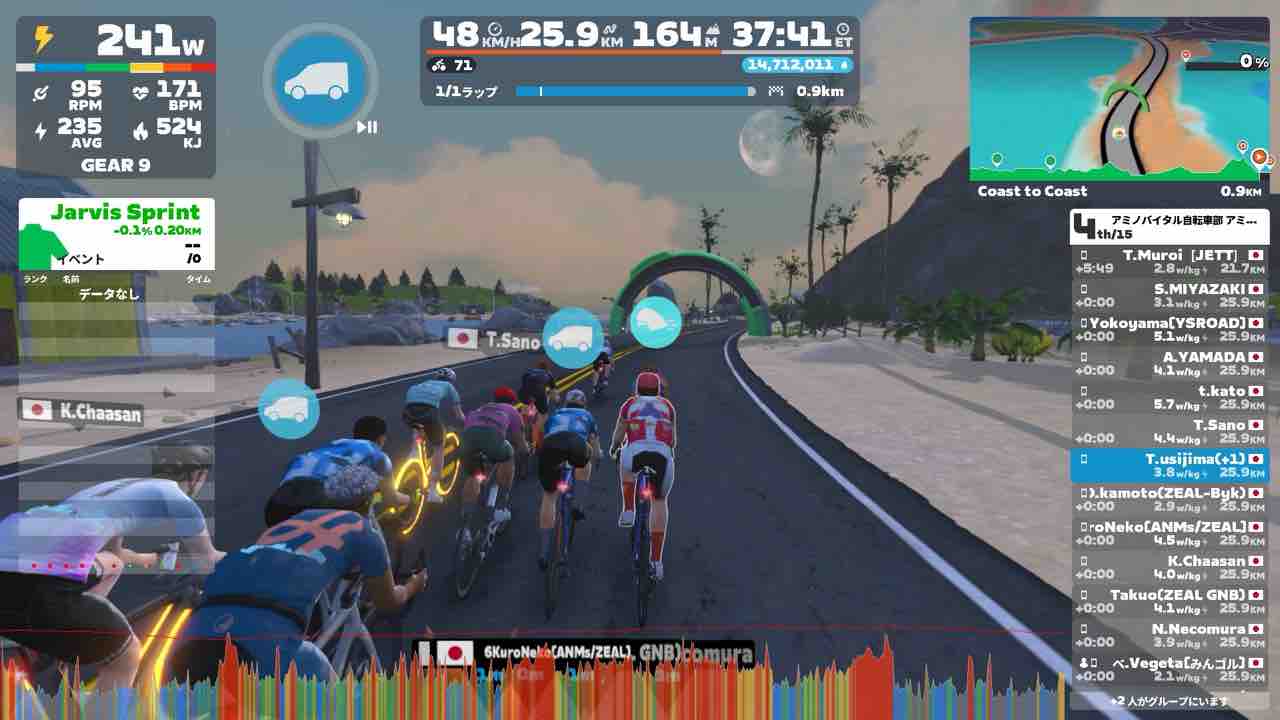Image resolution: width=1280 pixels, height=720 pixels.
Task: Select T.Sano's row in the rider list
Action: (x=1169, y=432)
